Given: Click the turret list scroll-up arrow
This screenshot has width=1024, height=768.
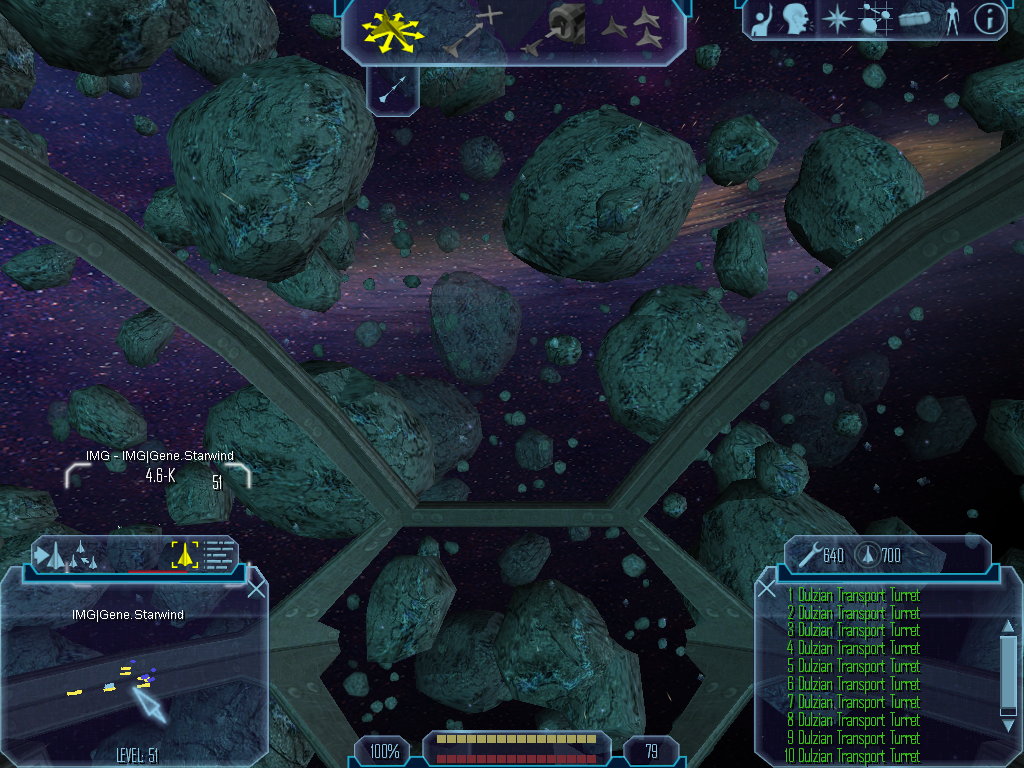Looking at the screenshot, I should [x=1009, y=626].
